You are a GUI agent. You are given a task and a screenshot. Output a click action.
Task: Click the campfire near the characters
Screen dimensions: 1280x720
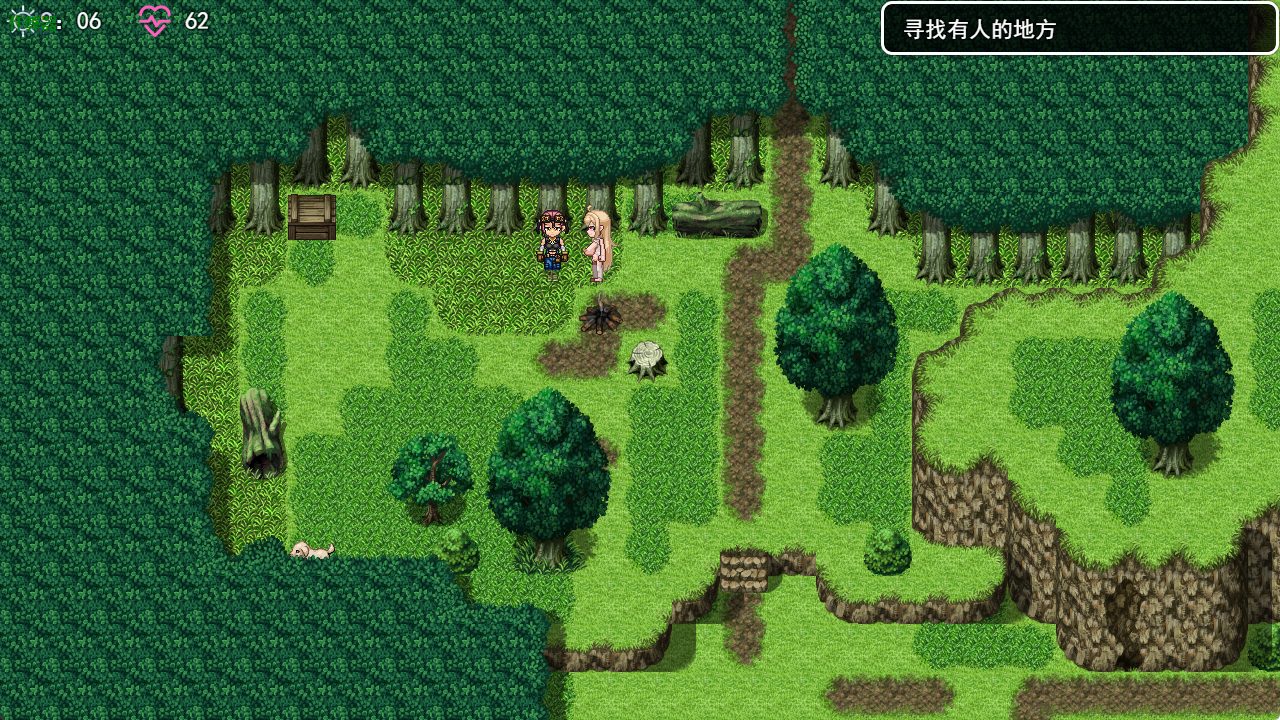[x=601, y=316]
